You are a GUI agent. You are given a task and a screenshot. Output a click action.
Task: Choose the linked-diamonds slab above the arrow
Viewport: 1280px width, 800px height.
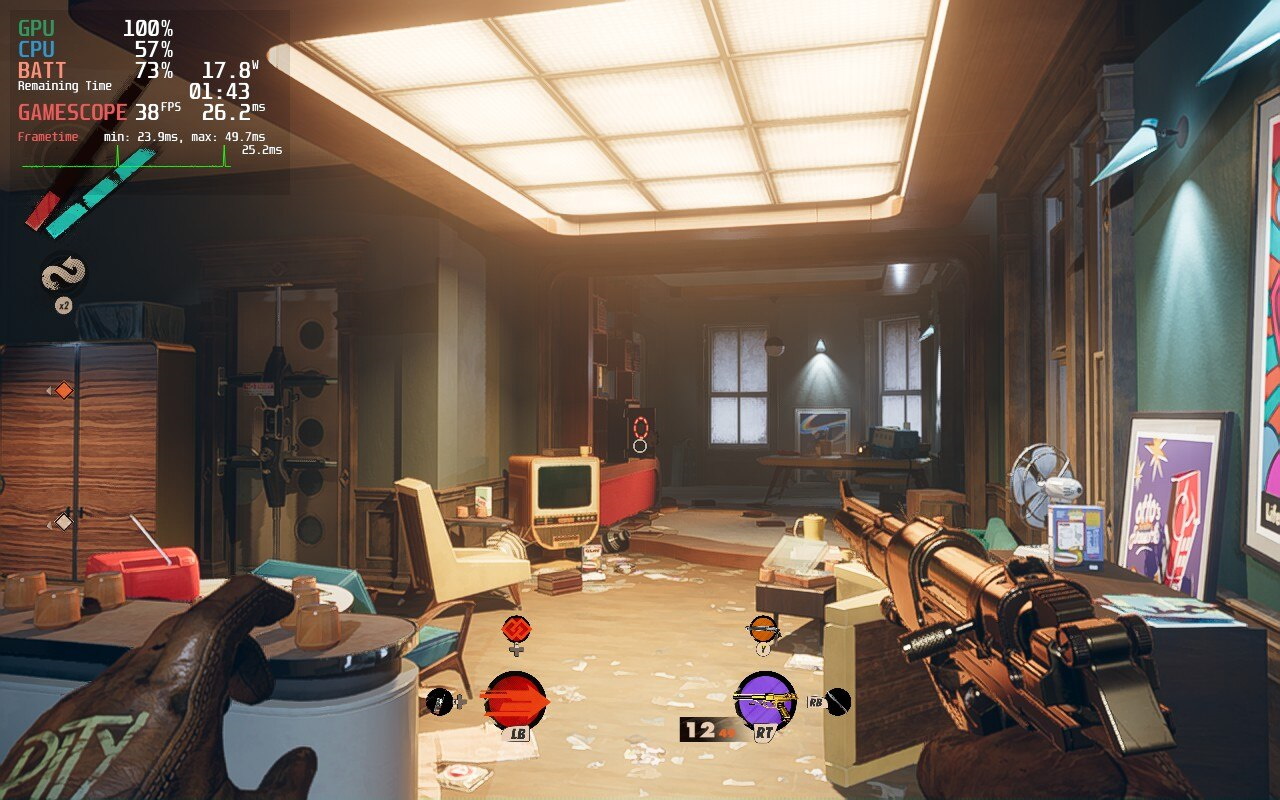[x=516, y=629]
